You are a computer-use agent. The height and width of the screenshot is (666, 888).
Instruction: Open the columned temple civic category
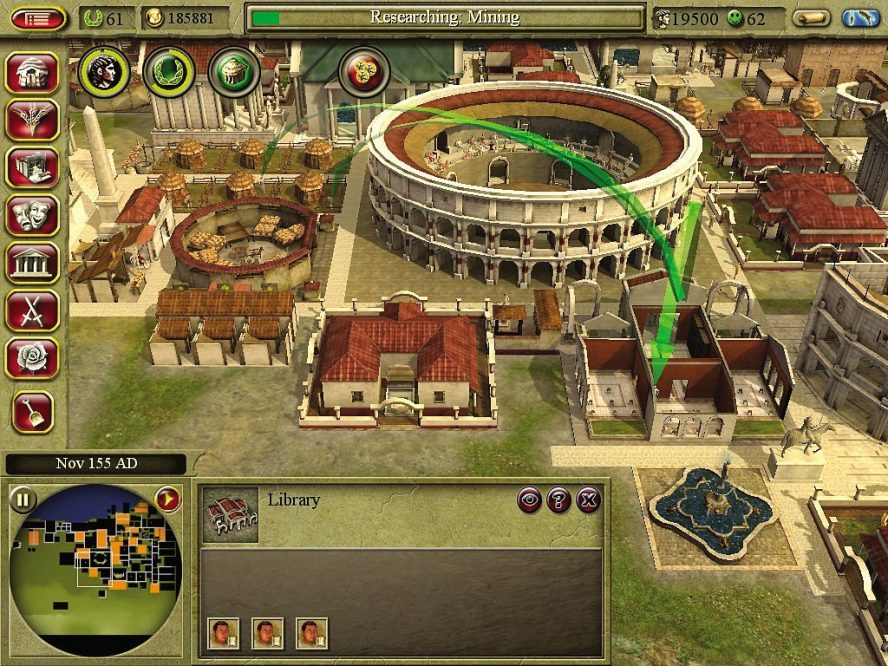click(32, 263)
